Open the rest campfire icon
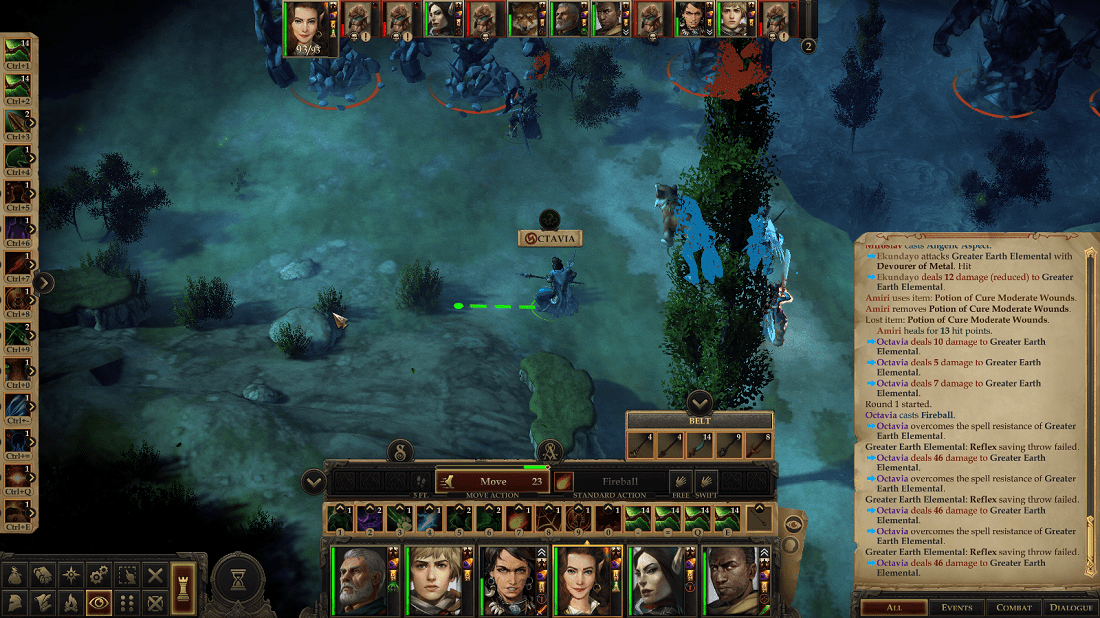1100x618 pixels. click(71, 603)
